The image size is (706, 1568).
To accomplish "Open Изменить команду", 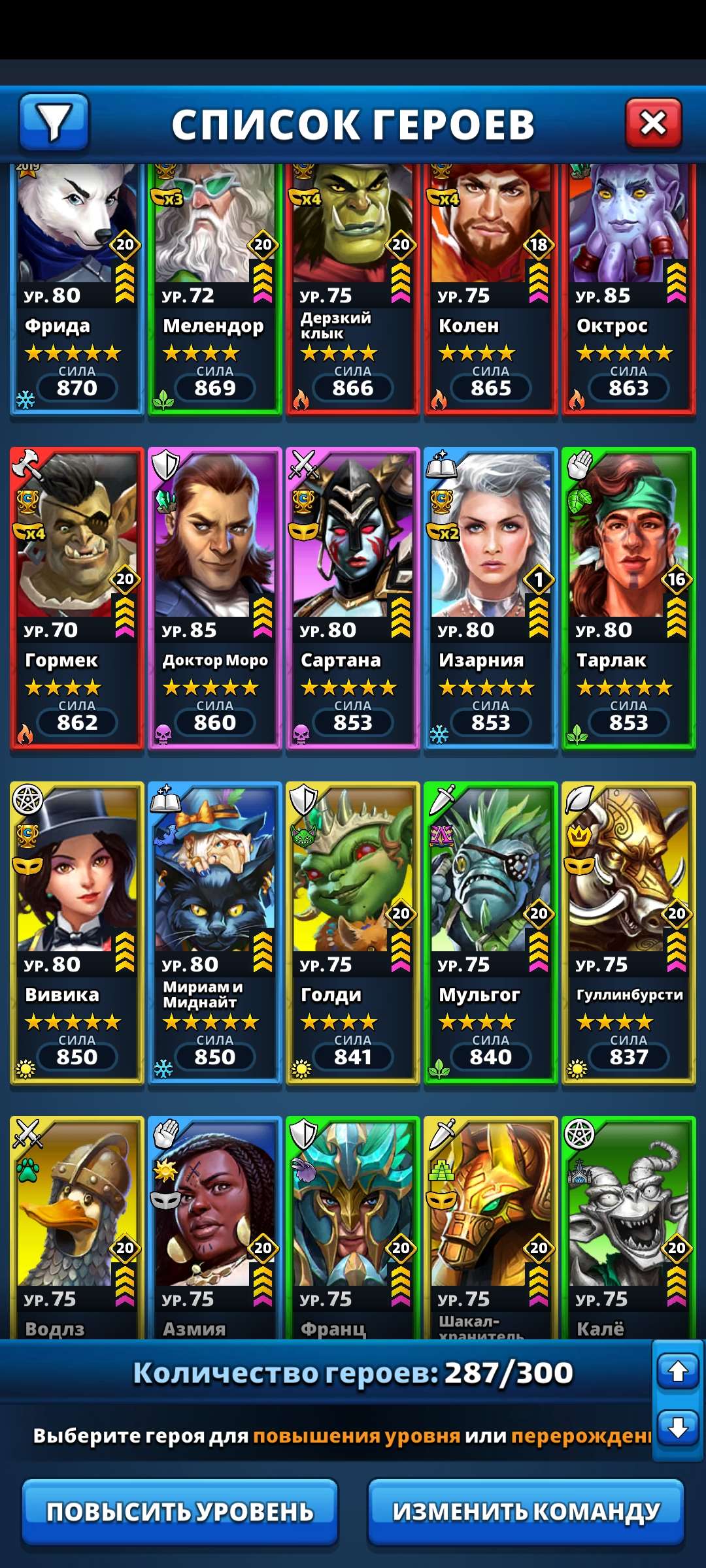I will pos(526,1511).
